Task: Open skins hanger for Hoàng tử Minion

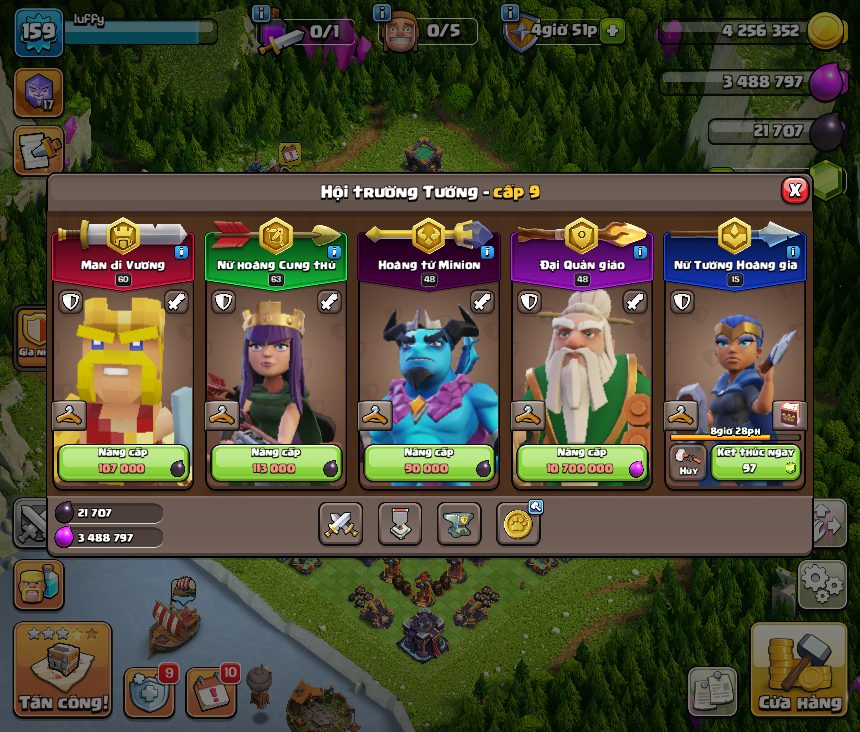Action: pyautogui.click(x=375, y=415)
